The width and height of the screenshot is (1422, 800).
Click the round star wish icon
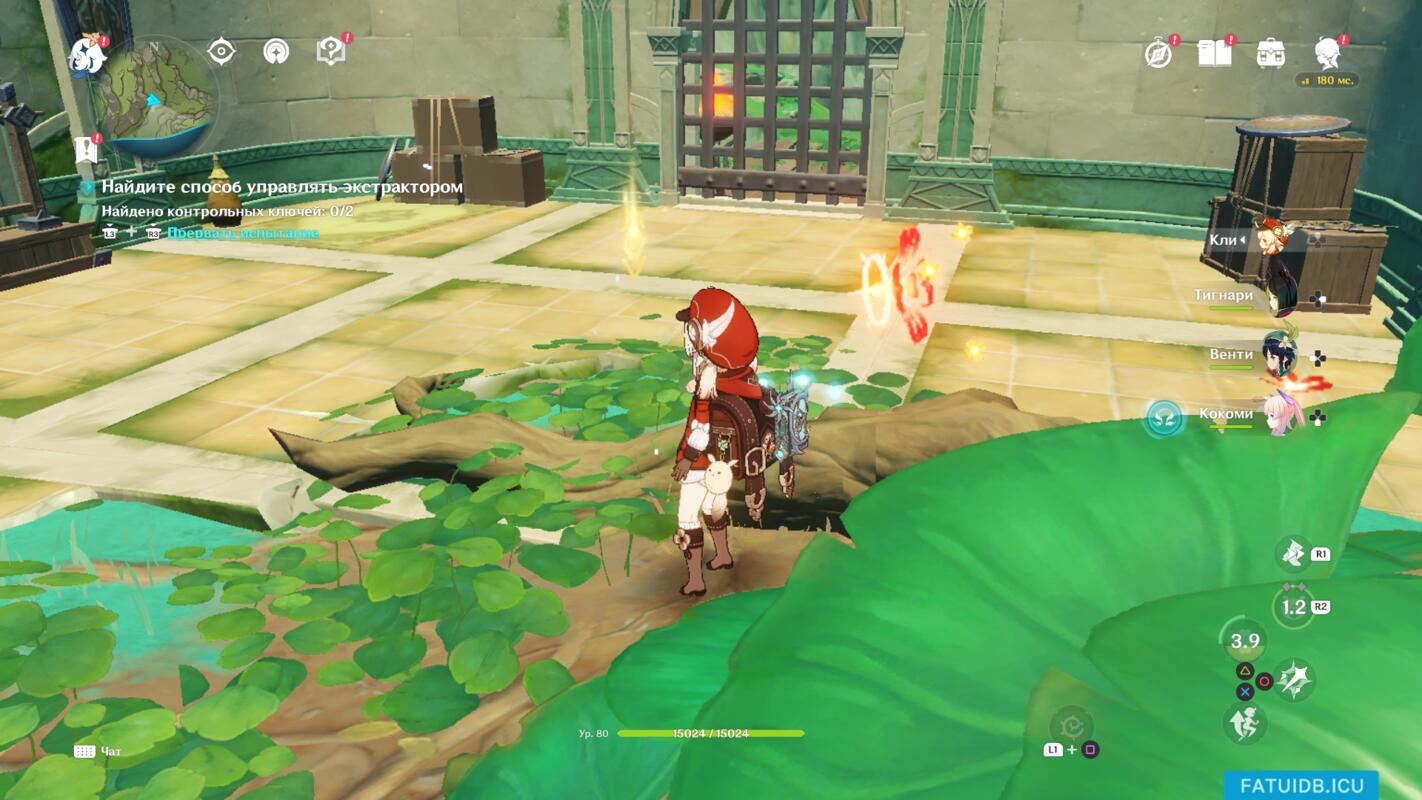pos(276,51)
